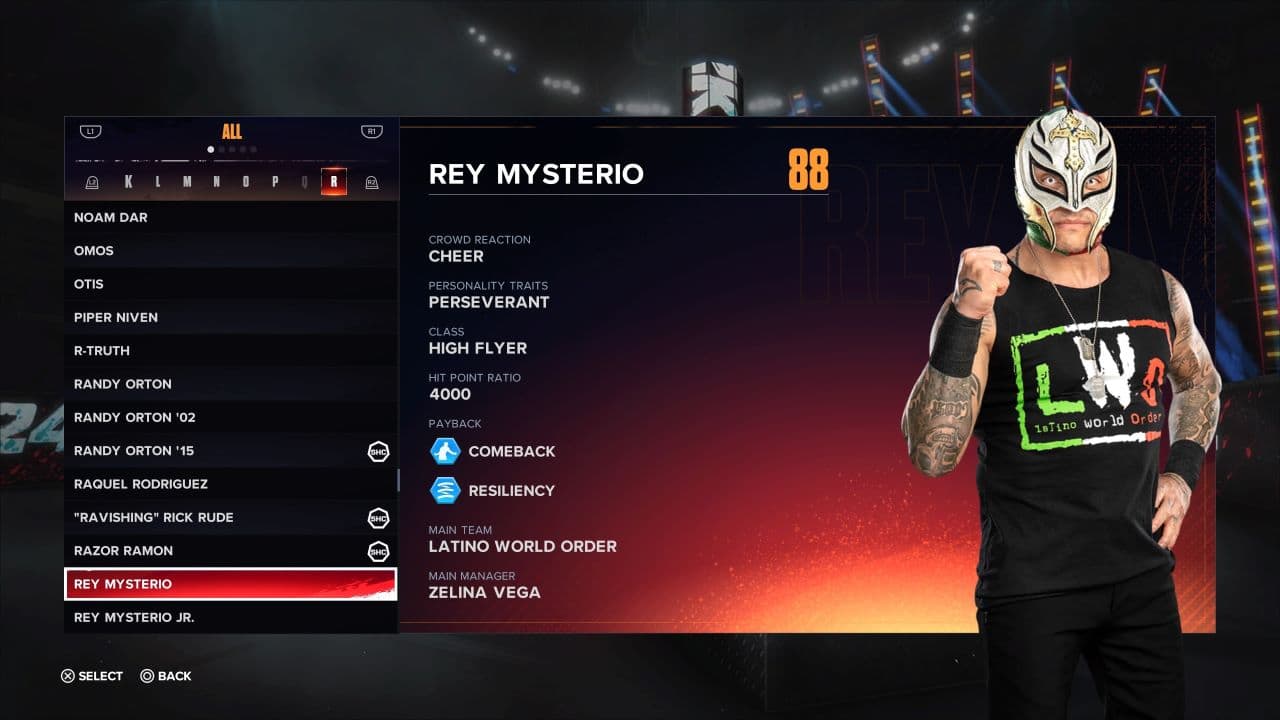Switch to the letter K tab
This screenshot has height=720, width=1280.
pos(129,181)
